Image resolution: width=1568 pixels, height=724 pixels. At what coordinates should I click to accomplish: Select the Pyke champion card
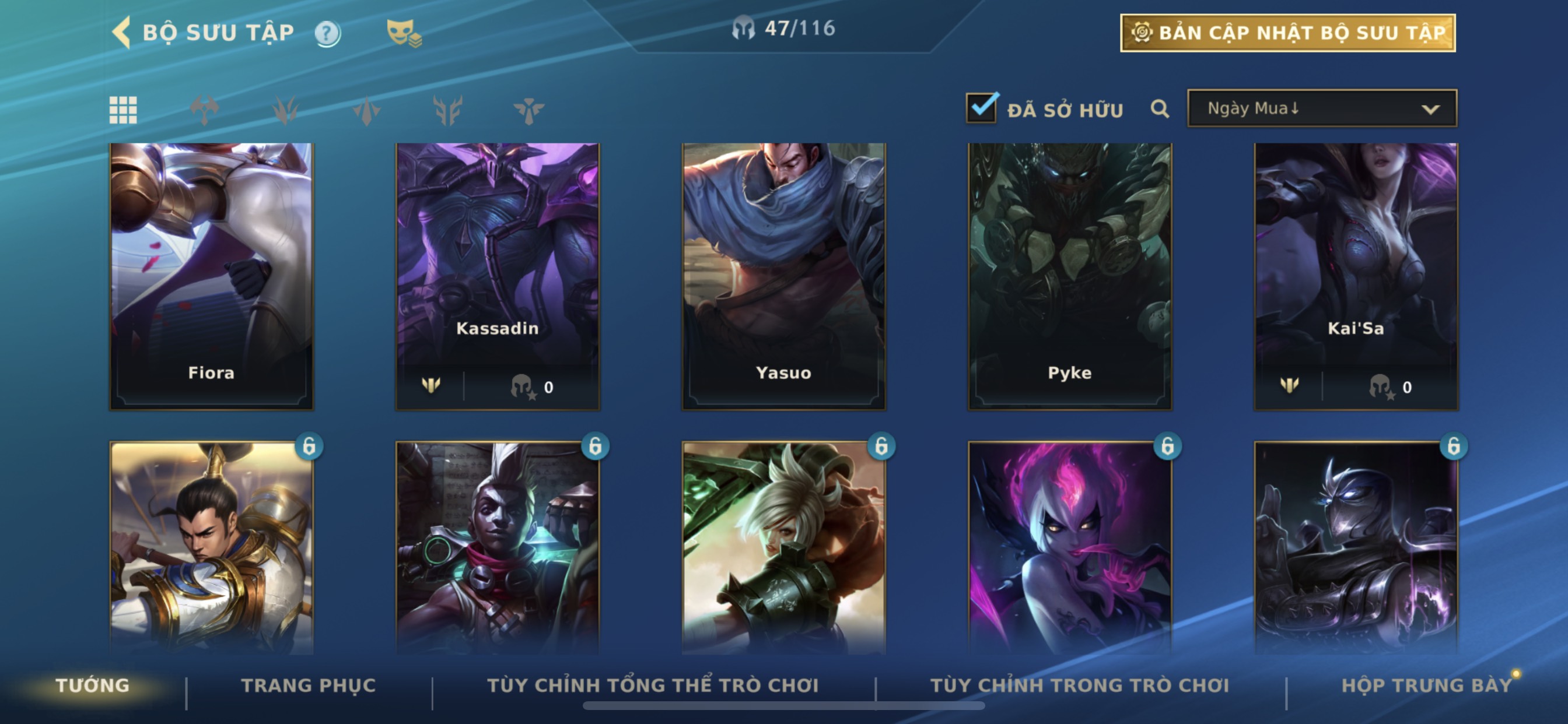pyautogui.click(x=1069, y=276)
